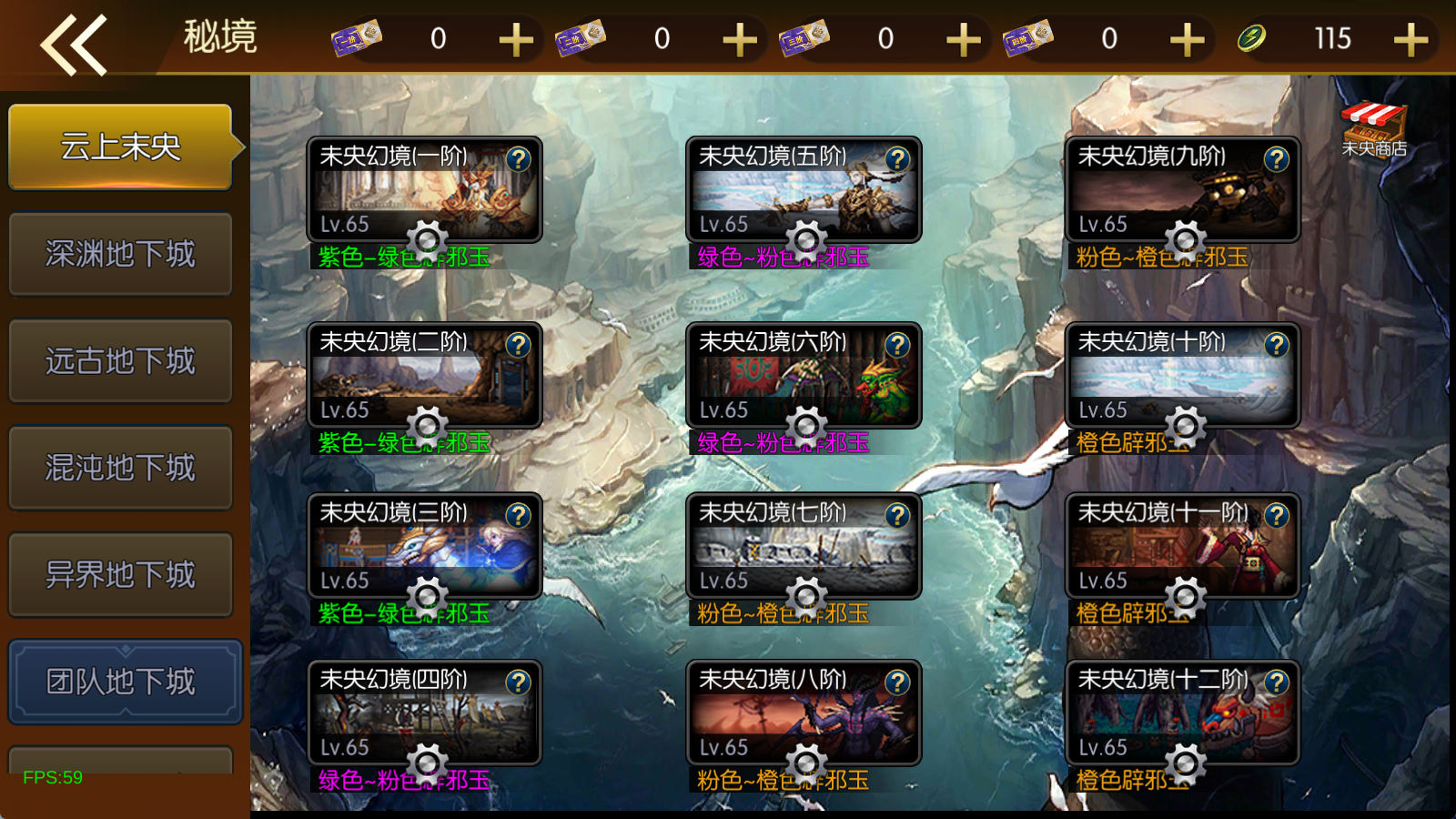Viewport: 1456px width, 819px height.
Task: Switch to 深渊地下城 tab
Action: [120, 254]
